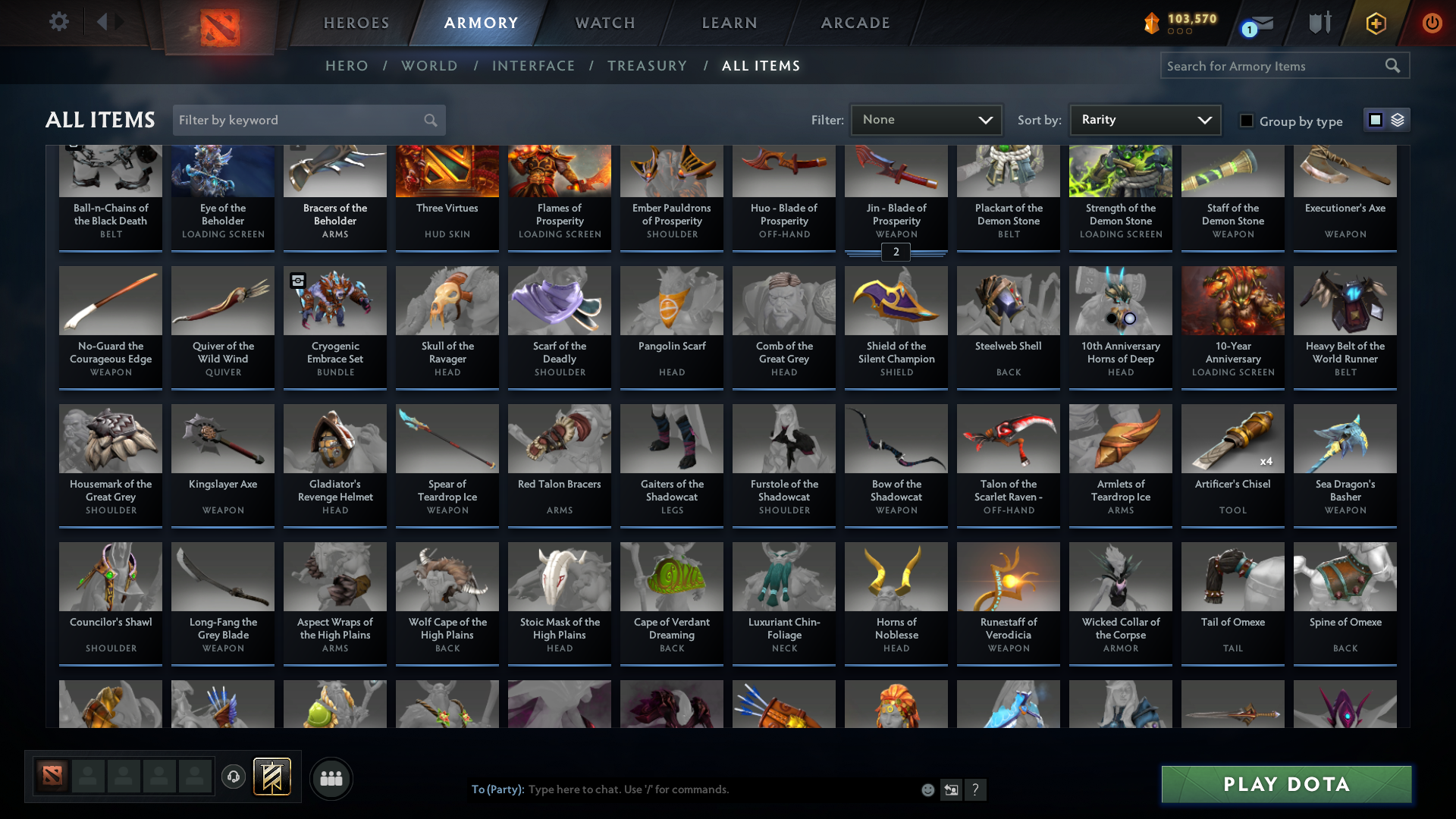Screen dimensions: 1456x819
Task: Click the power button to exit Dota
Action: click(1432, 23)
